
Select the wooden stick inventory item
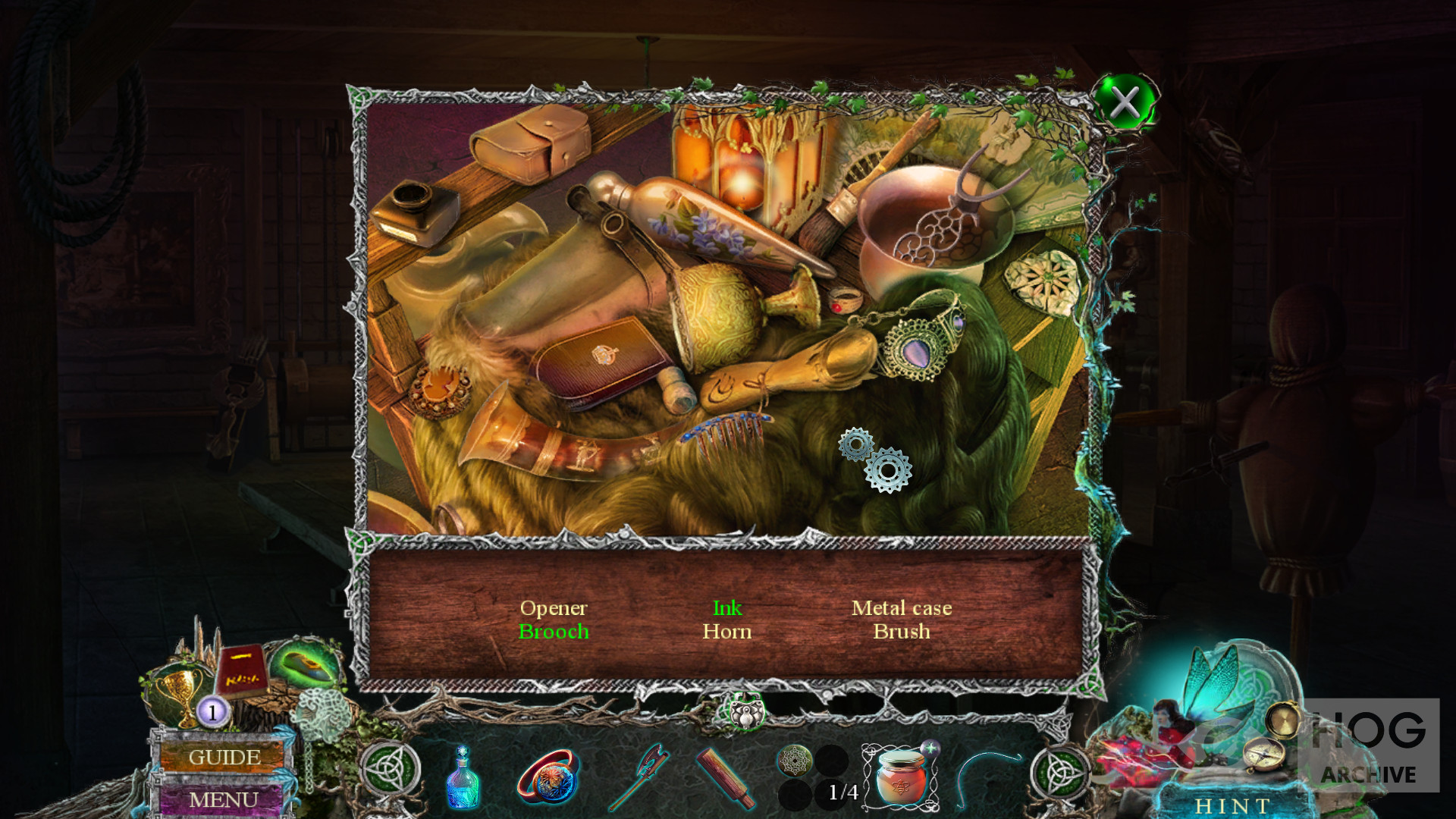tap(725, 777)
